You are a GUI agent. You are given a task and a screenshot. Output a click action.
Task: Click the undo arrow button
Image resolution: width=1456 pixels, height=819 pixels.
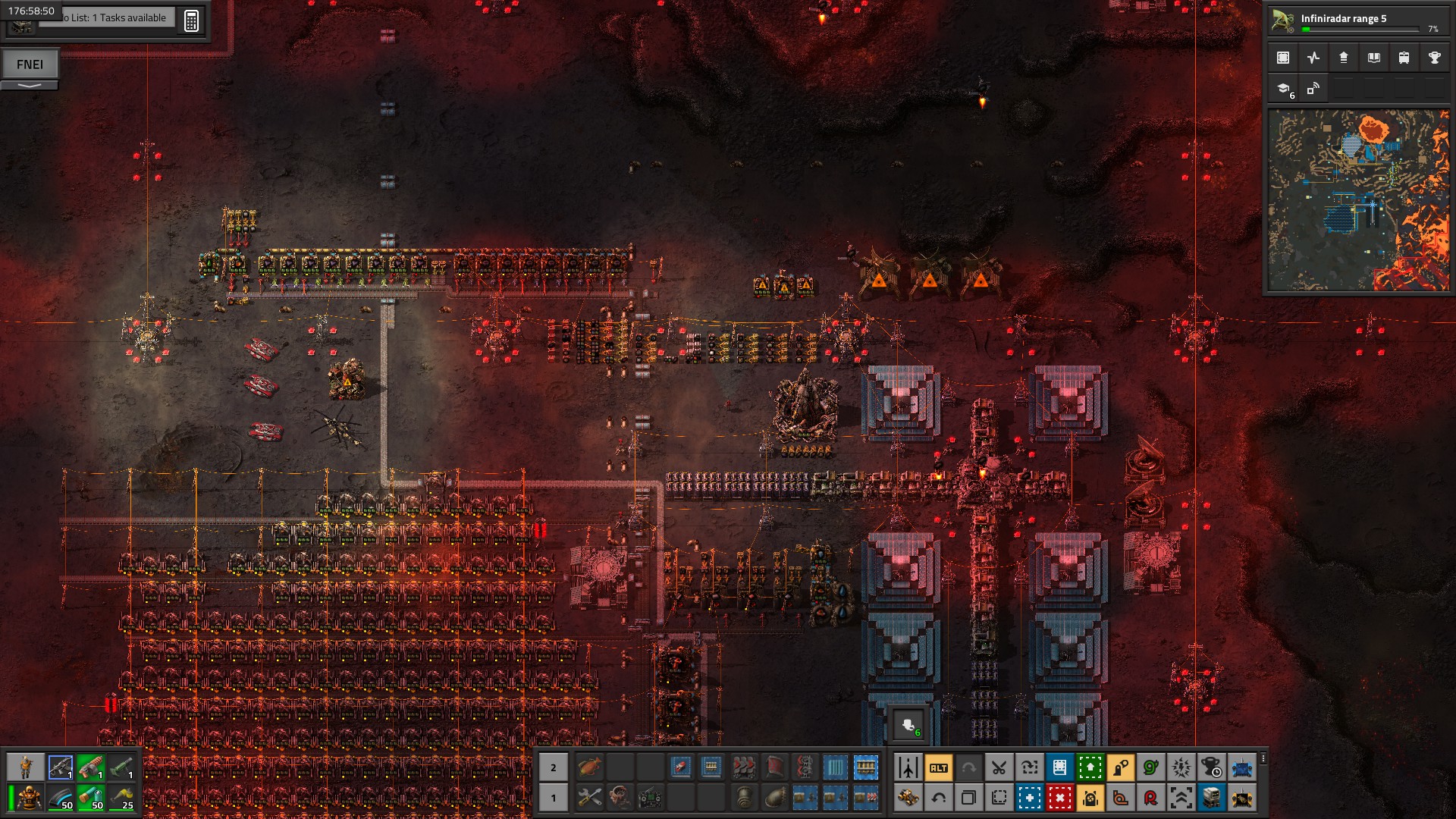938,798
